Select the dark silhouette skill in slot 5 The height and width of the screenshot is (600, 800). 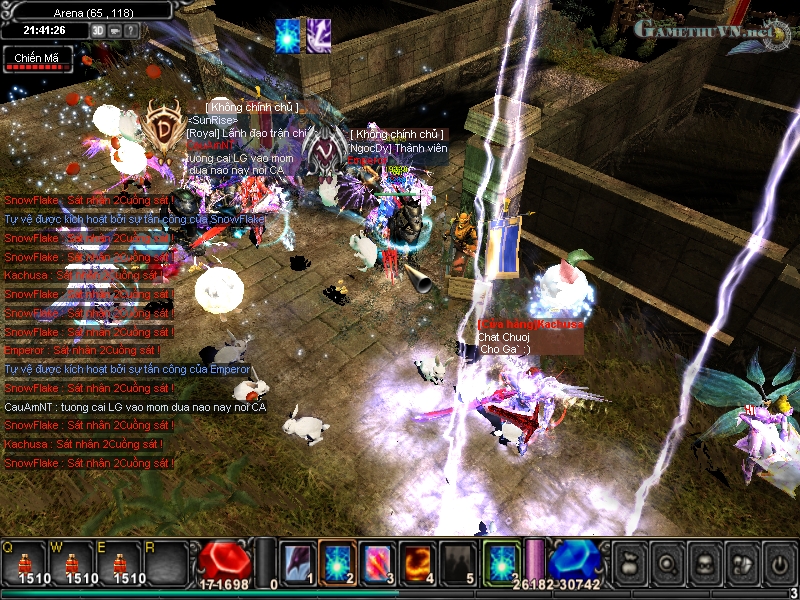click(x=457, y=563)
